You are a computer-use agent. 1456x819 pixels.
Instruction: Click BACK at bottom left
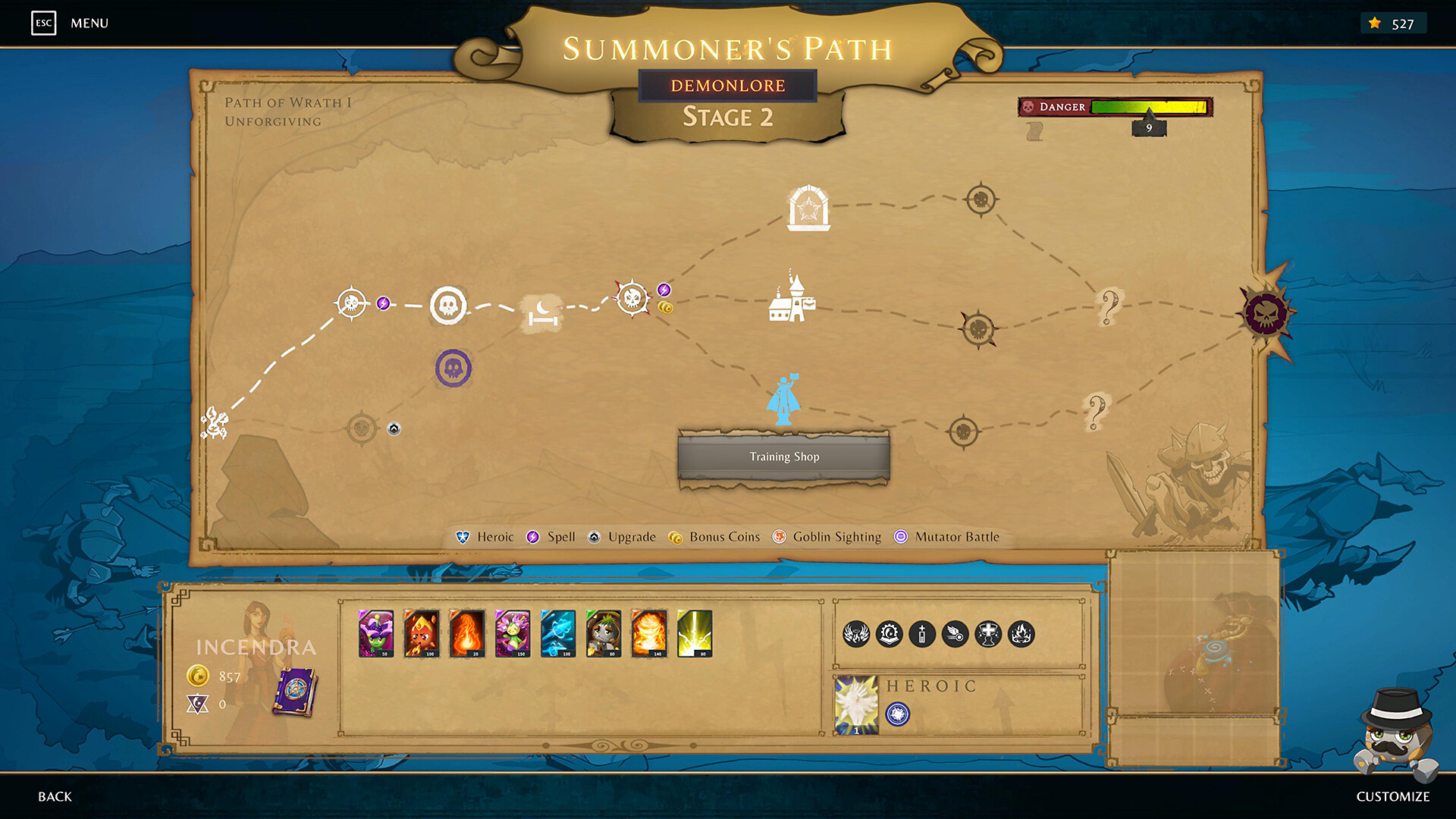point(54,796)
